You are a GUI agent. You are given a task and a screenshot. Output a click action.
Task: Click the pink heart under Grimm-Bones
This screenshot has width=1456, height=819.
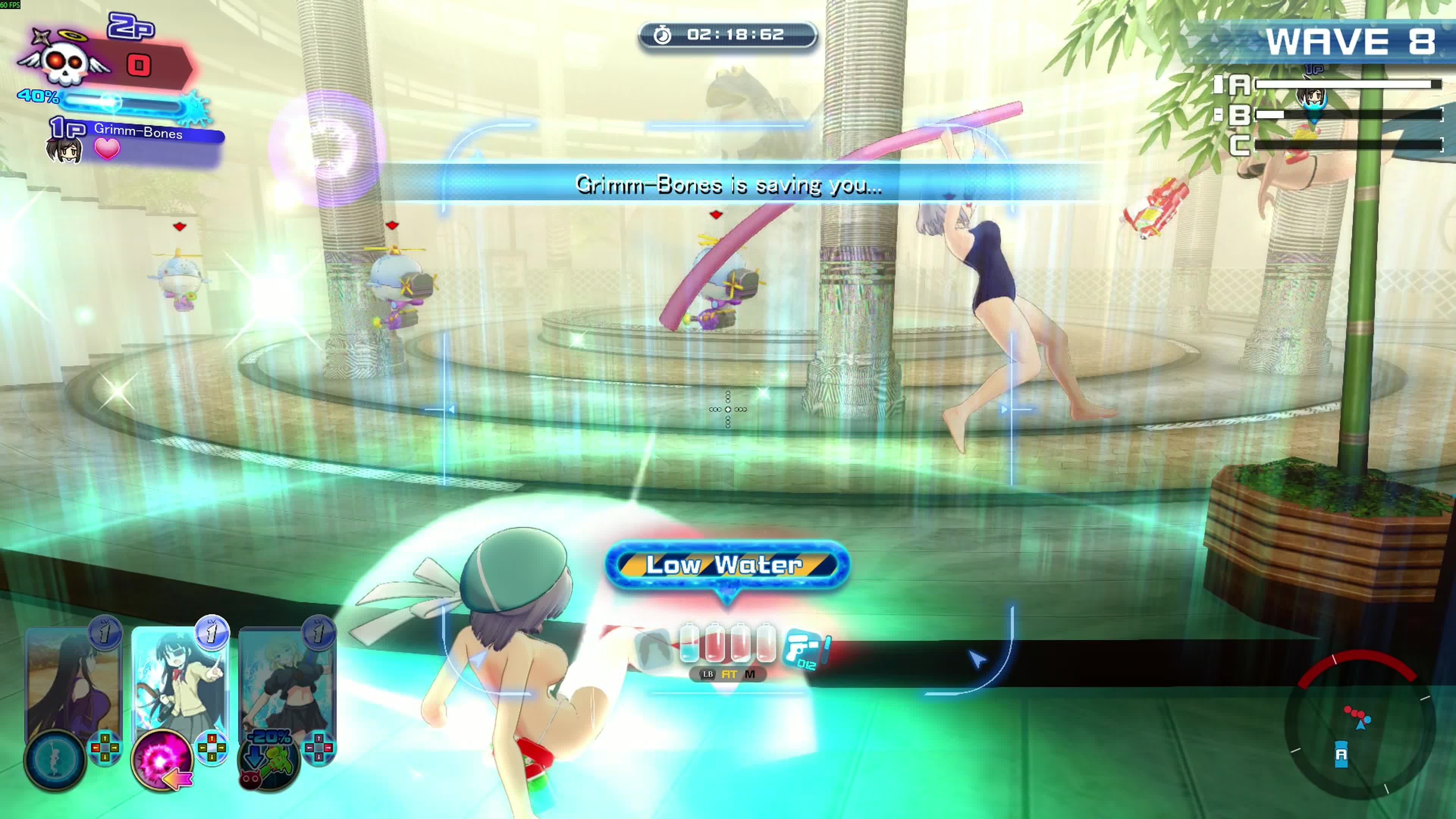click(x=107, y=149)
